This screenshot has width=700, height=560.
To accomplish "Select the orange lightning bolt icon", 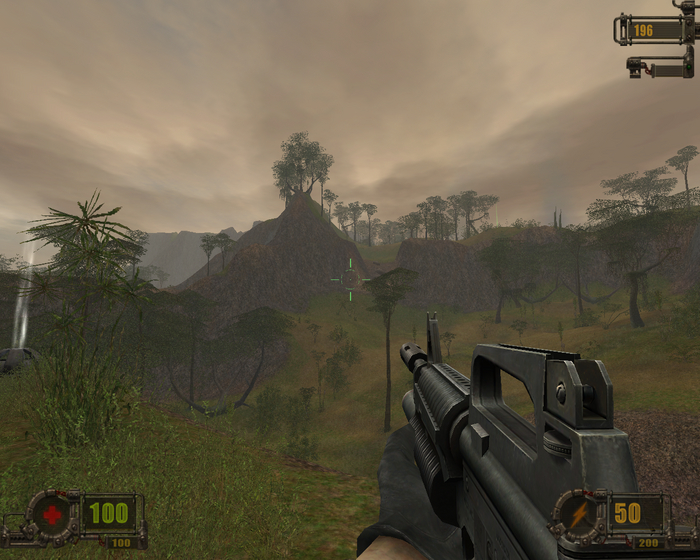I will coord(578,513).
